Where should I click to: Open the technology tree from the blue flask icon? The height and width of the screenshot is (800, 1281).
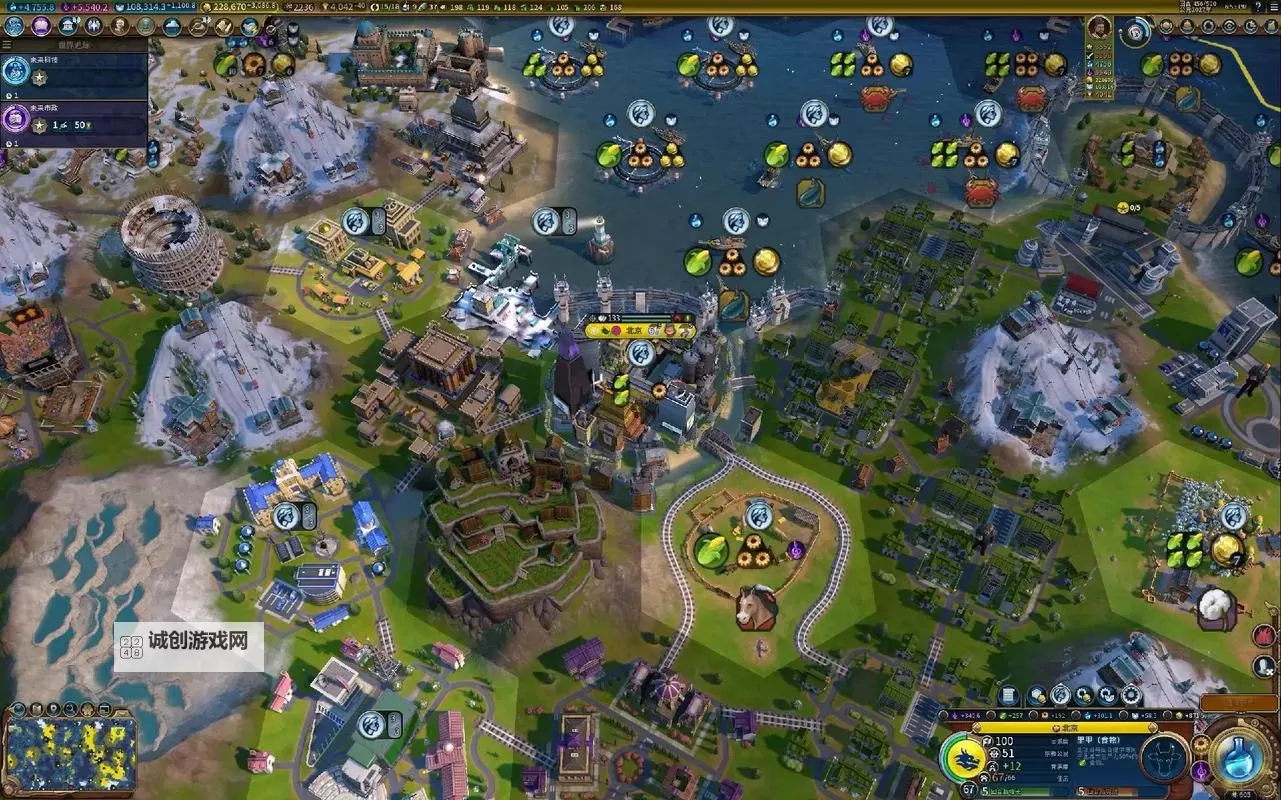(14, 26)
